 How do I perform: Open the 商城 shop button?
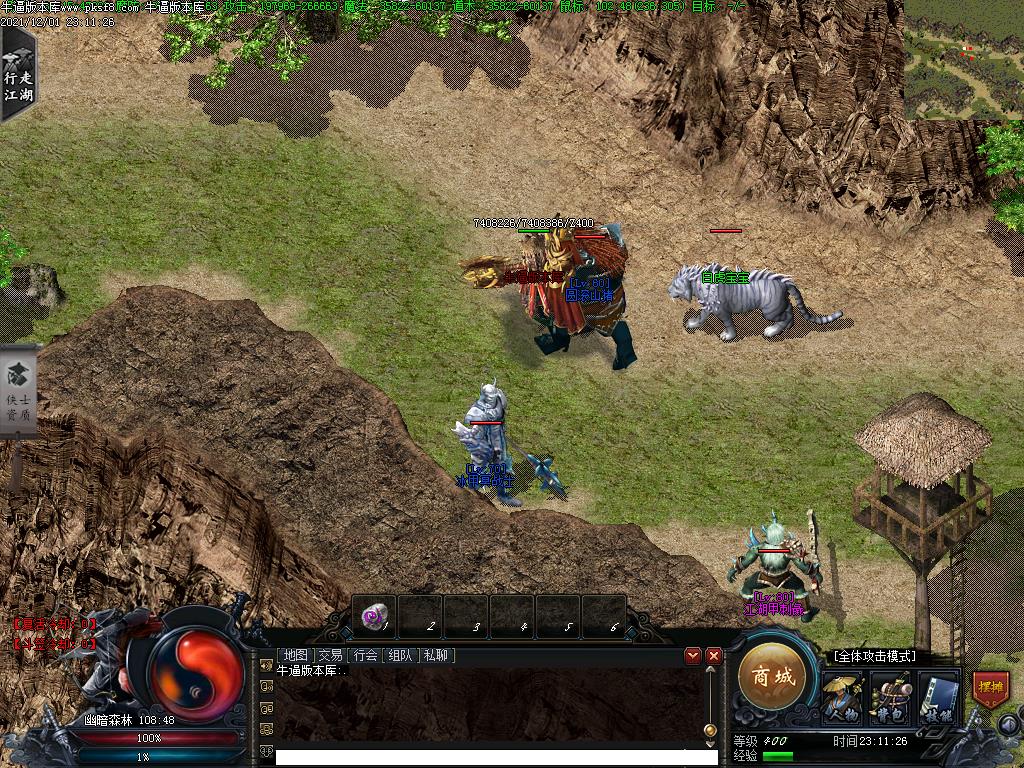point(774,677)
